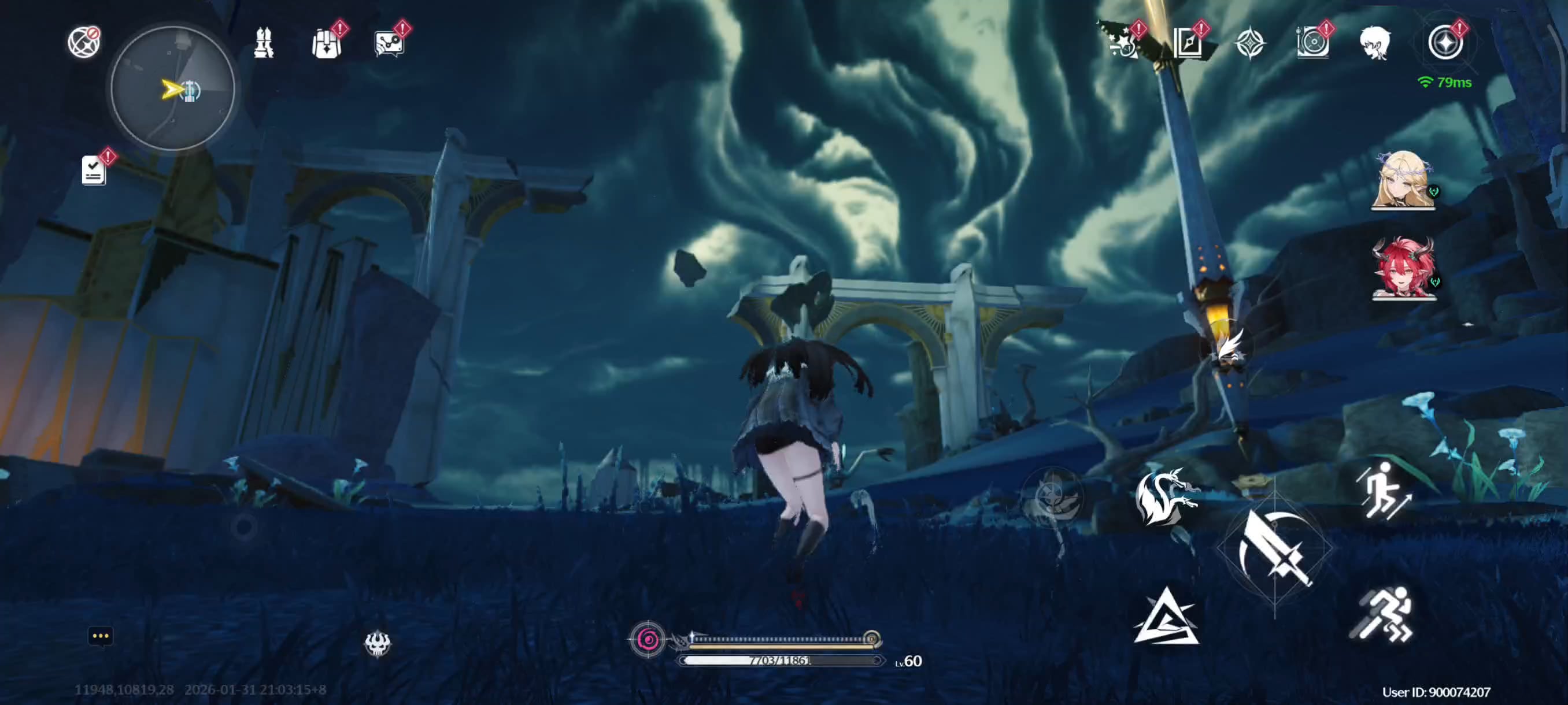Image resolution: width=1568 pixels, height=705 pixels.
Task: Switch to the red-haired horned party member
Action: tap(1403, 269)
